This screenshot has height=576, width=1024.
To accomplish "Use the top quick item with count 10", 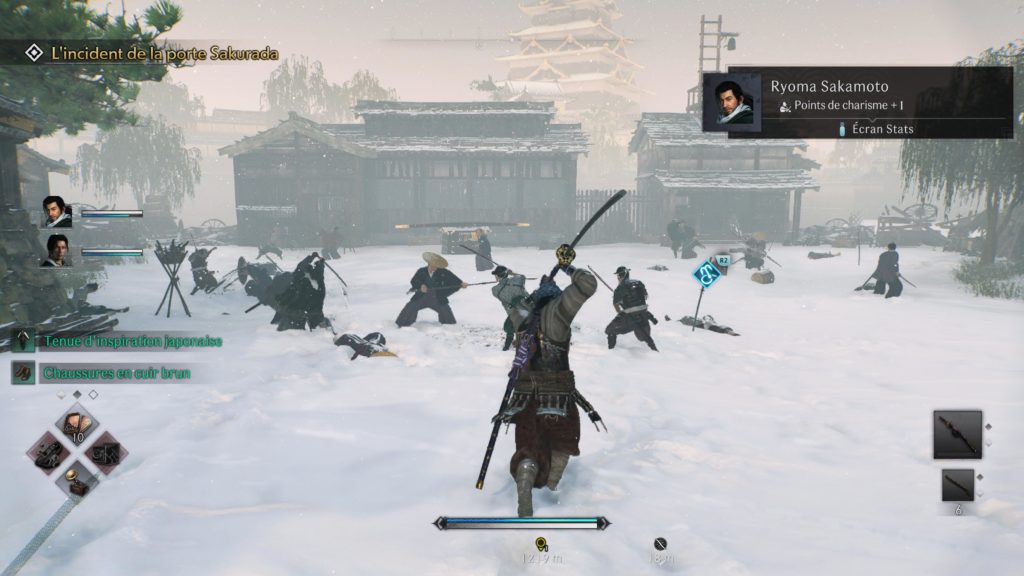I will pos(76,425).
